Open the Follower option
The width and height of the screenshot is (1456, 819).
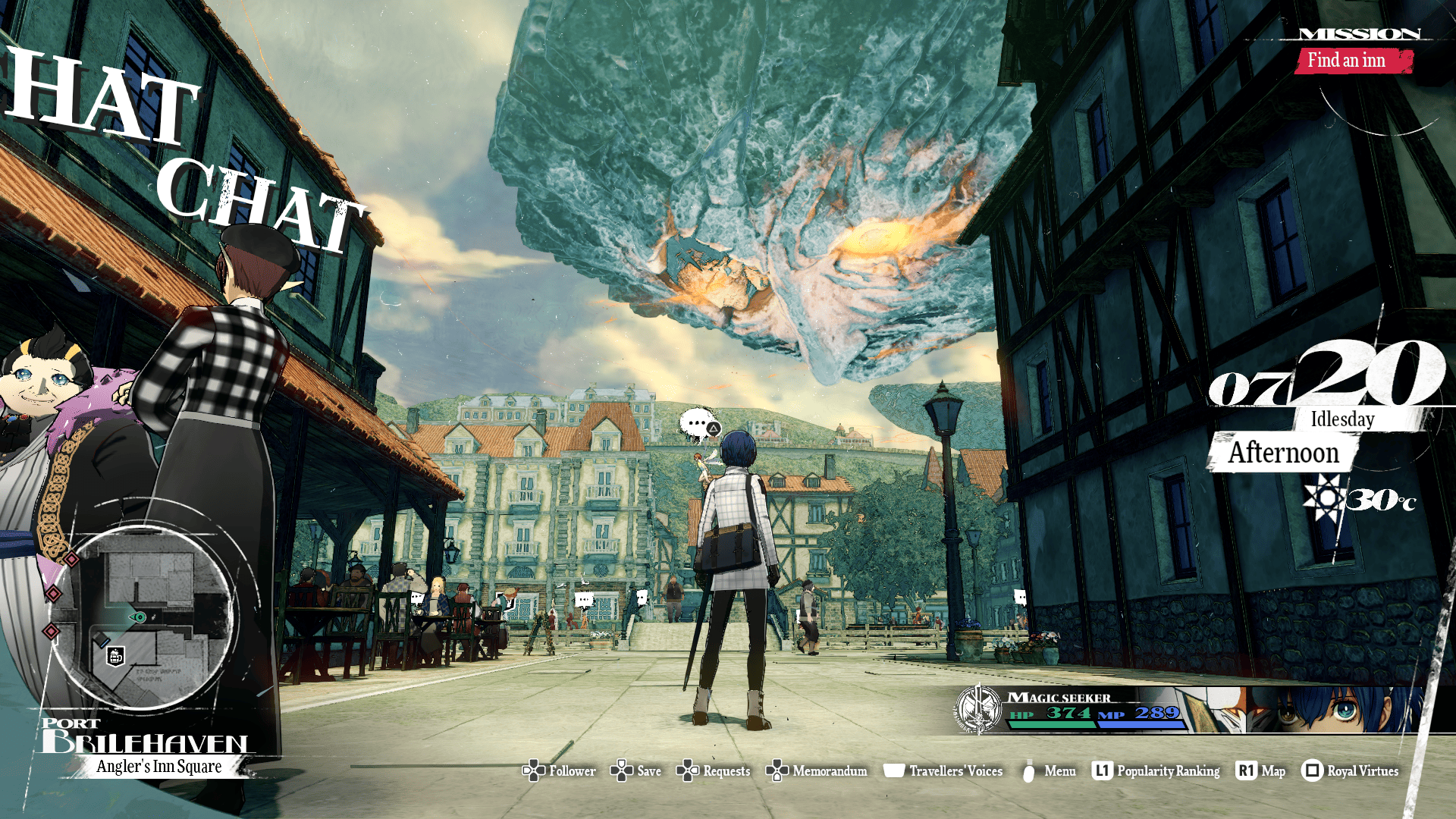(560, 771)
